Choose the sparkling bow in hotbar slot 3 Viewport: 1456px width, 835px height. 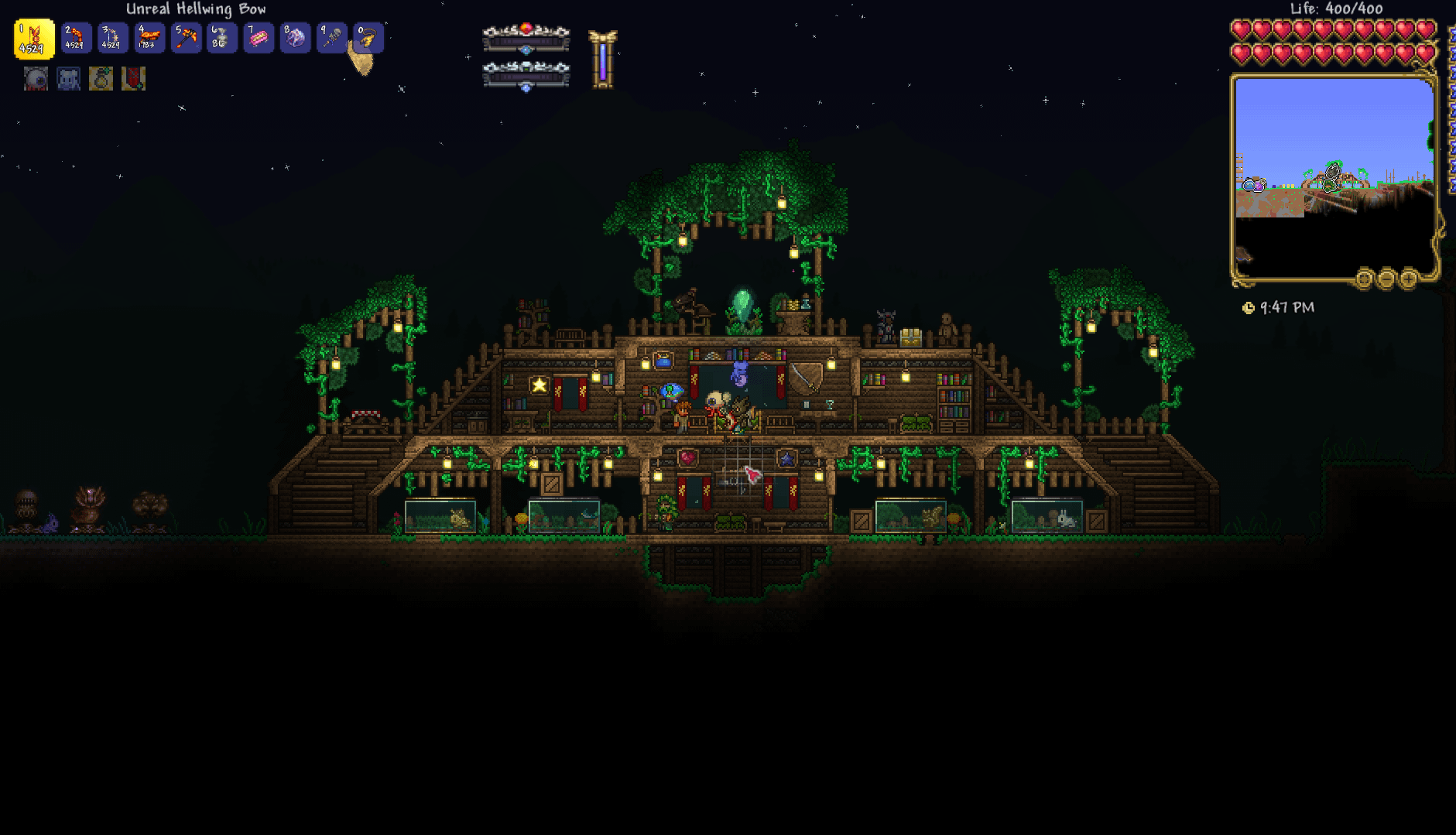113,38
